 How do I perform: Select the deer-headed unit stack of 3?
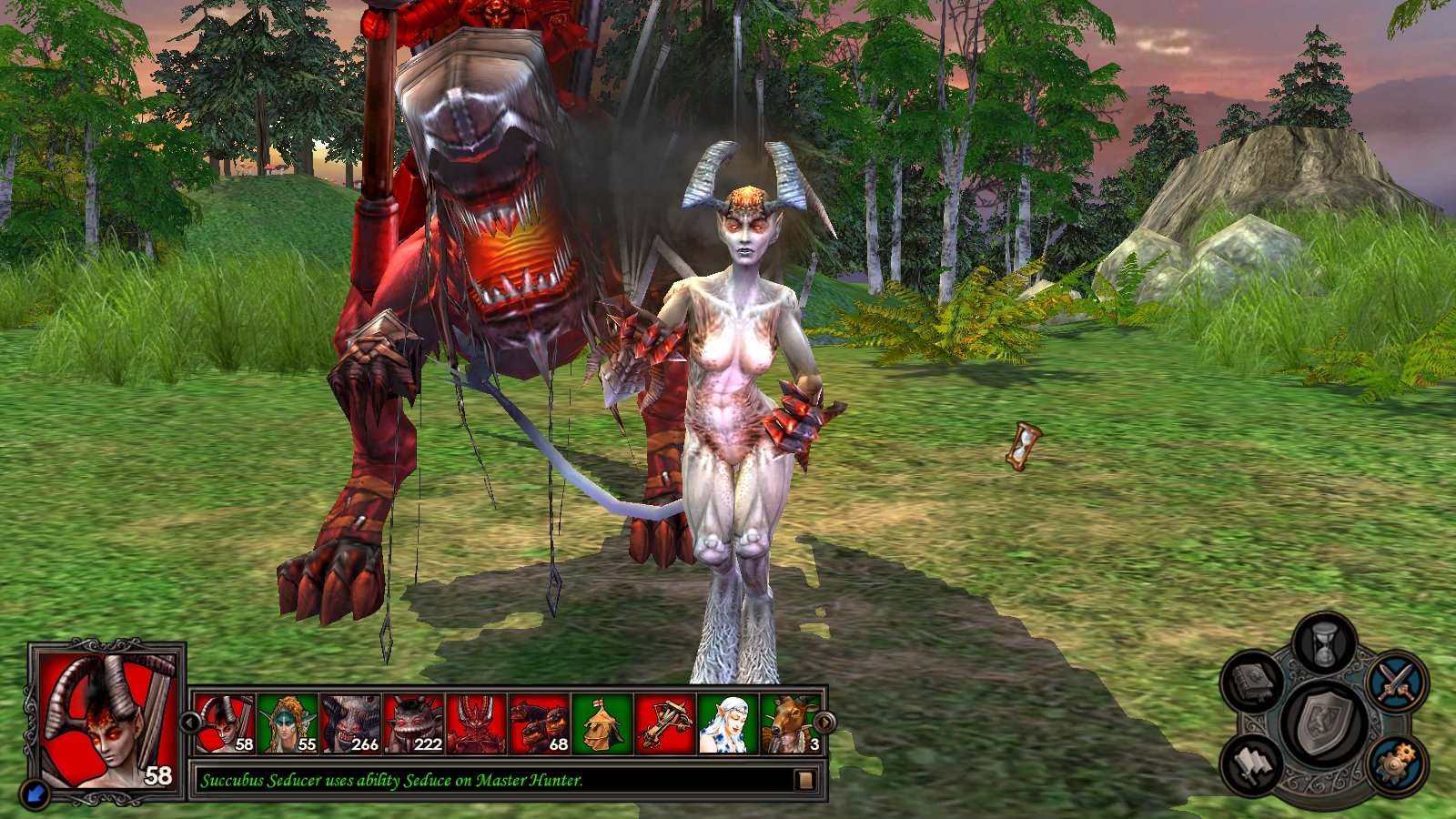click(788, 724)
